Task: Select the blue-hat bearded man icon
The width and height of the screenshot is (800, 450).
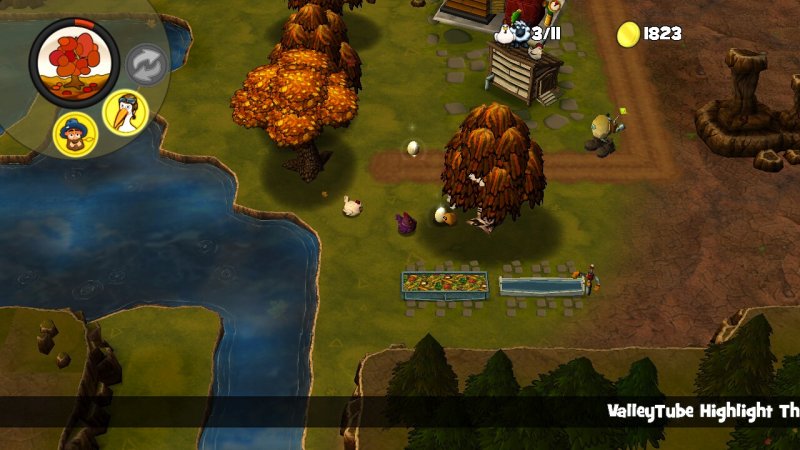Action: pyautogui.click(x=76, y=133)
